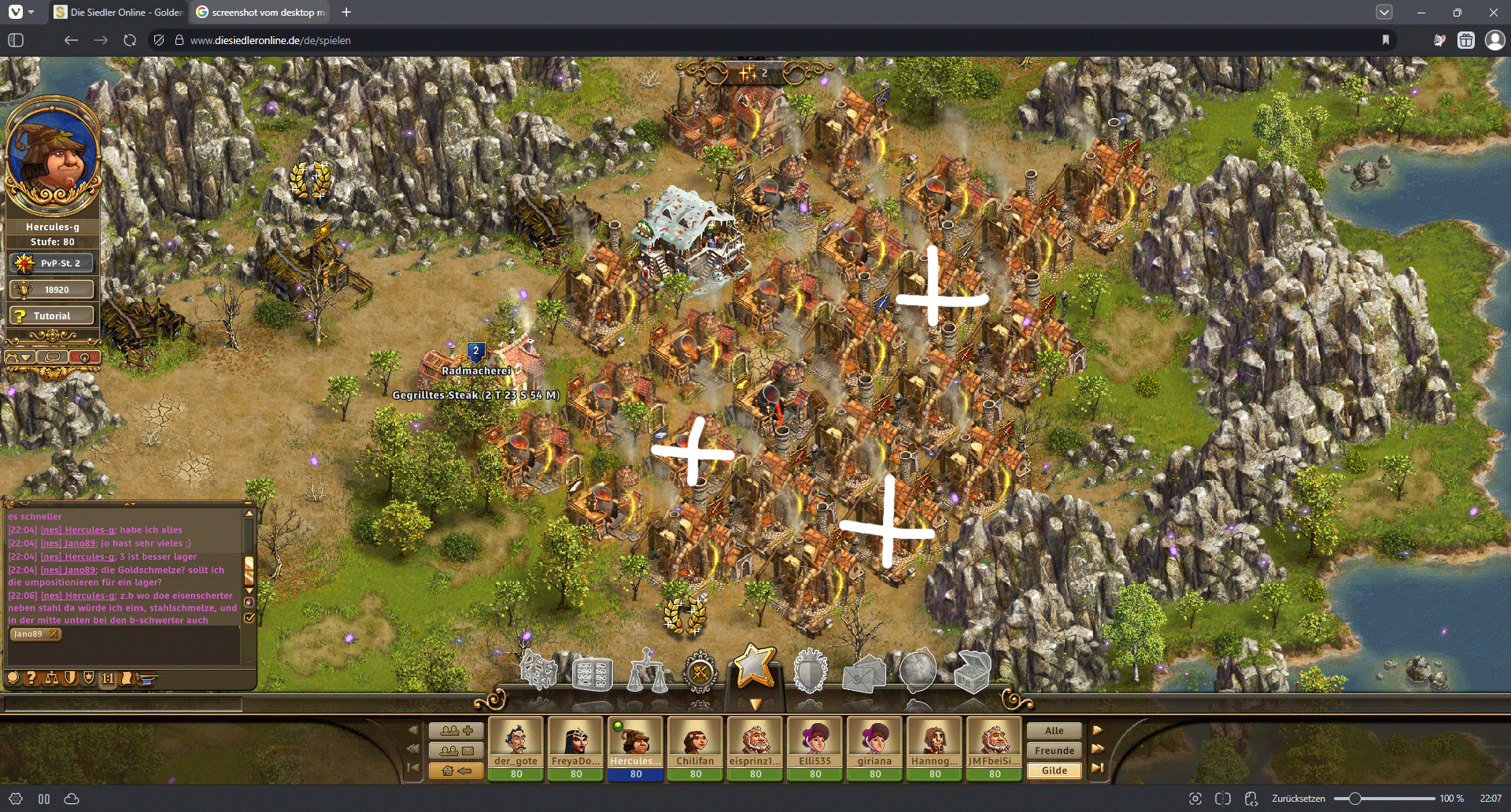Click the return home button with house icon
The image size is (1511, 812).
pyautogui.click(x=456, y=770)
